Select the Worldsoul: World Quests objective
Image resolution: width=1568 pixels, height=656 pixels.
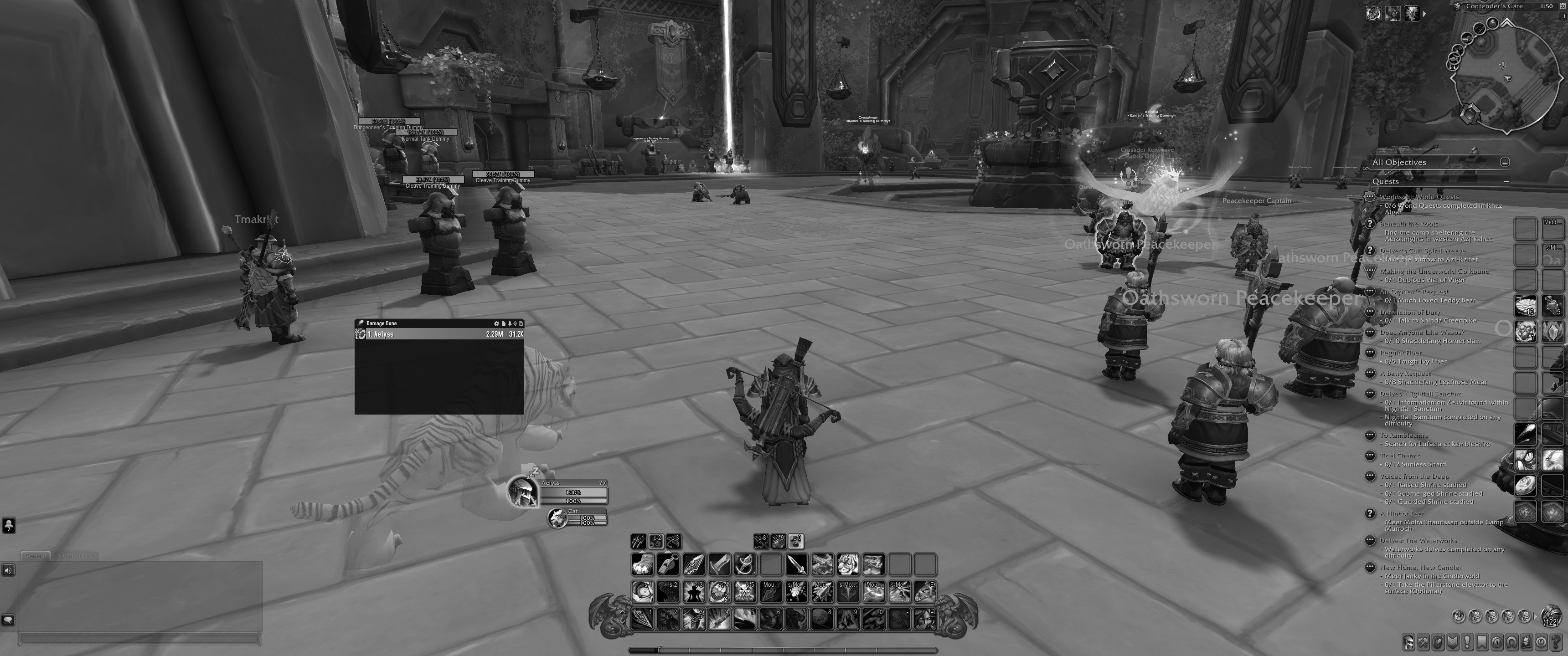1418,197
